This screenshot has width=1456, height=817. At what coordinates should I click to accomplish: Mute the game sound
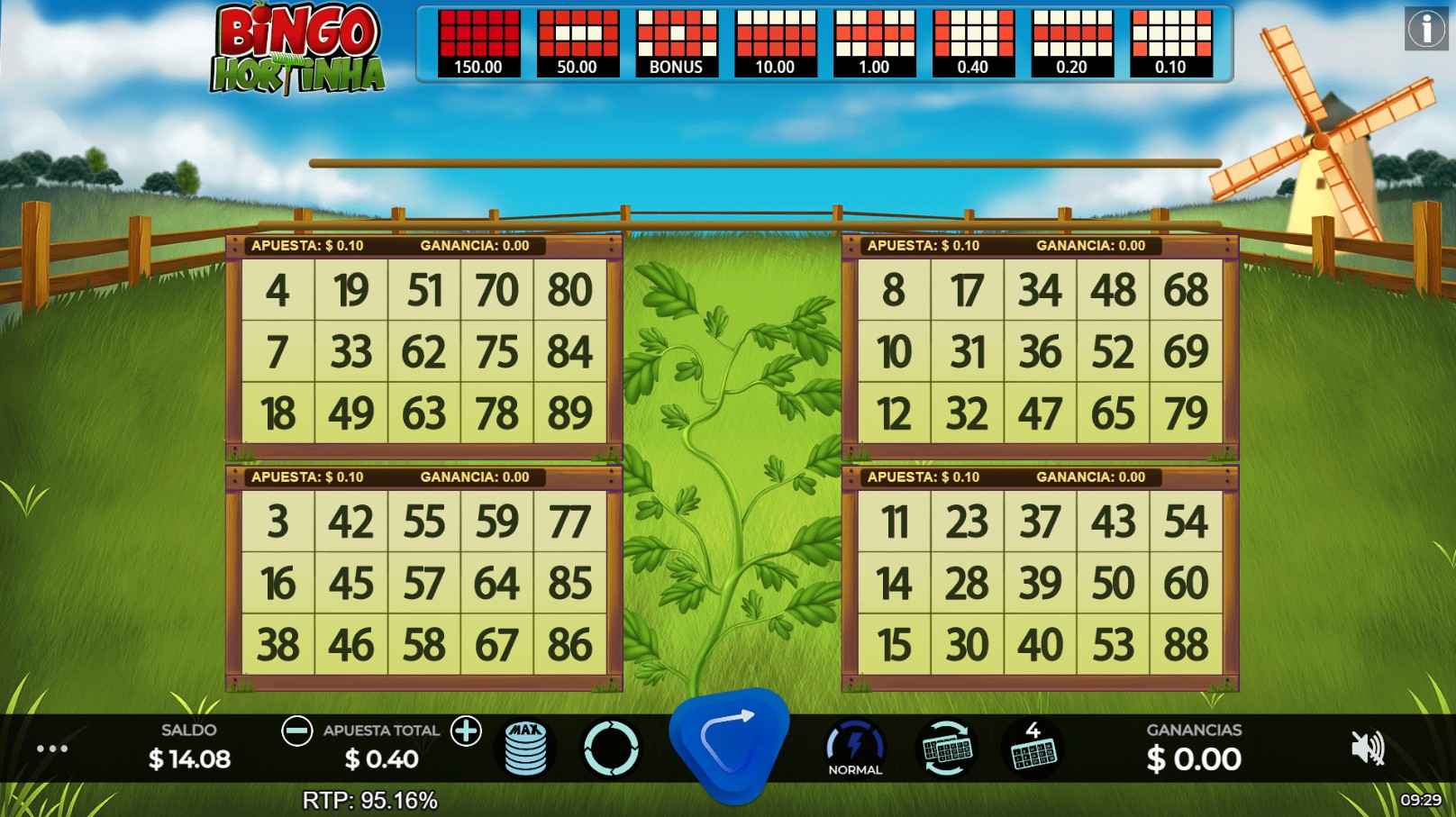coord(1368,749)
